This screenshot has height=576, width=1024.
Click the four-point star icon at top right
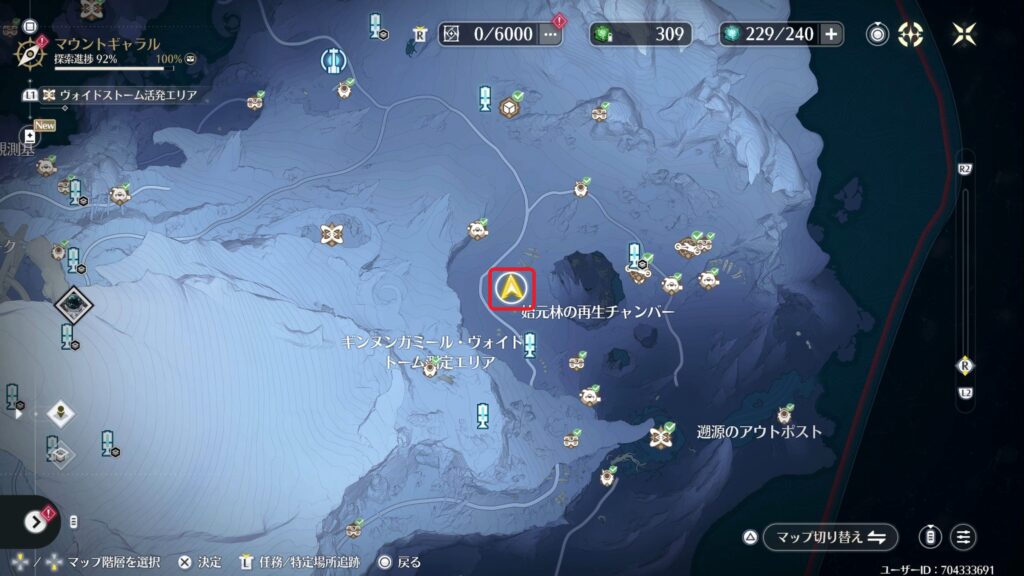964,34
